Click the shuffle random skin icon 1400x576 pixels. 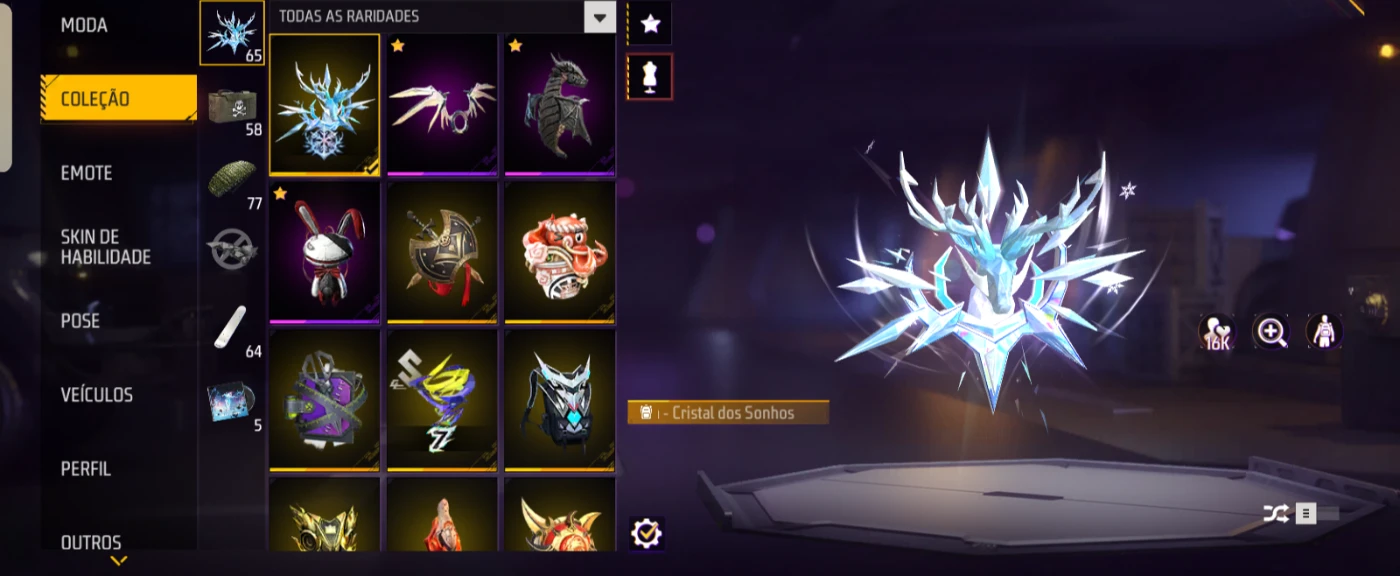tap(1275, 514)
